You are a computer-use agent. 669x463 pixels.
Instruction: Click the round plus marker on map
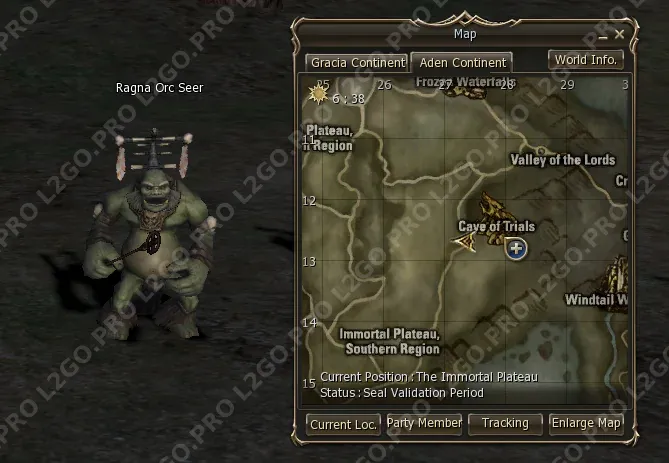[x=516, y=249]
